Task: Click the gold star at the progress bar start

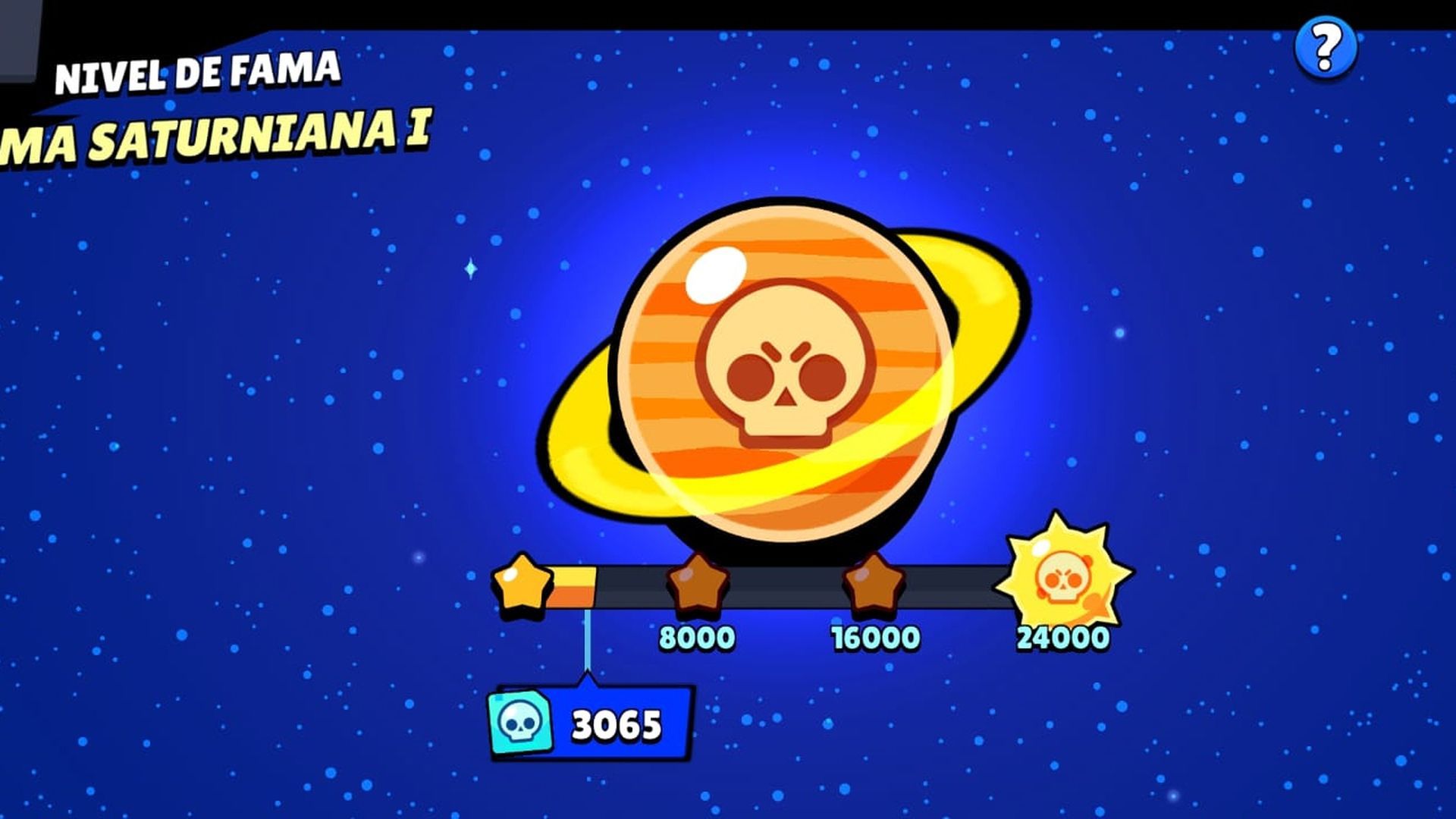Action: 523,584
